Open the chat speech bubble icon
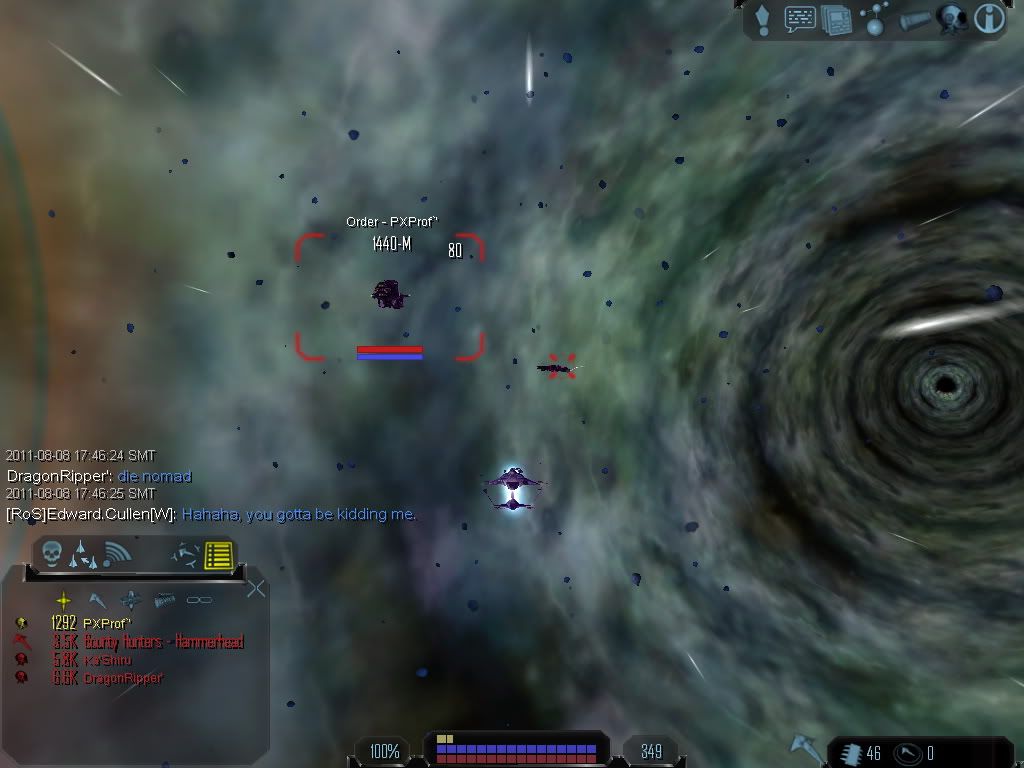This screenshot has width=1024, height=768. coord(800,20)
